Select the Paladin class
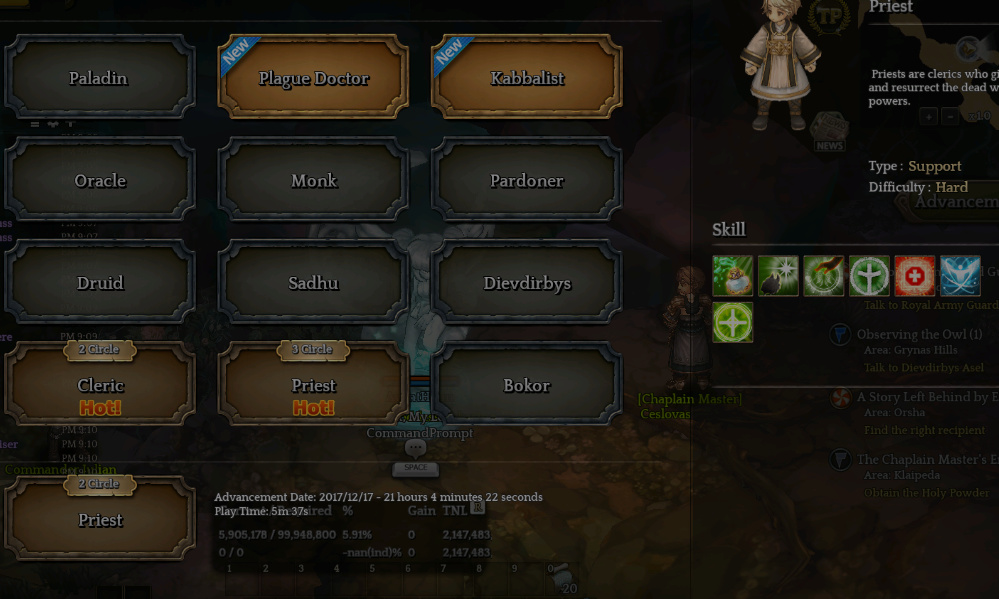This screenshot has width=999, height=599. [99, 78]
